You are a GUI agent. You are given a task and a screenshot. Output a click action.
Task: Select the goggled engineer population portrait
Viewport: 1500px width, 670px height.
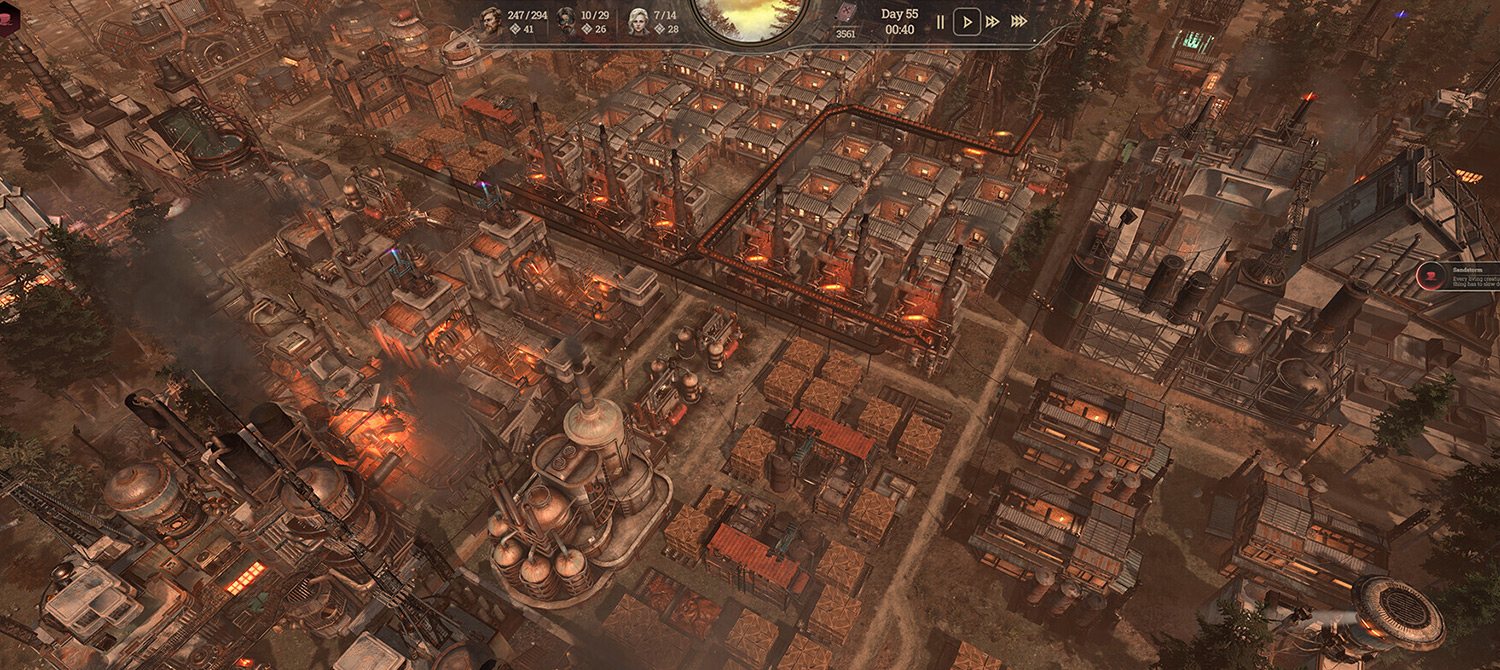565,20
